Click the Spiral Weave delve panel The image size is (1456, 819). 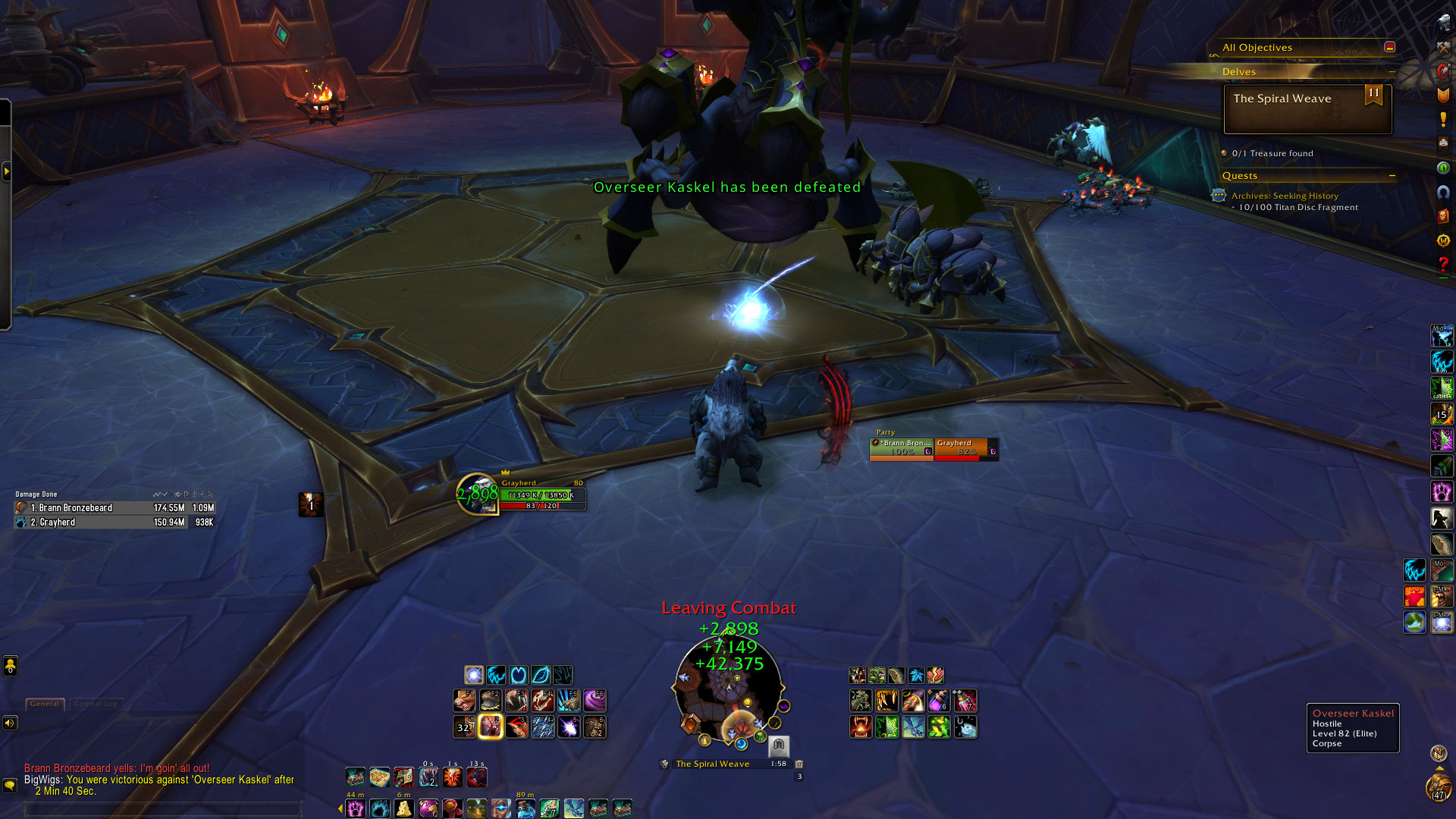tap(1307, 109)
